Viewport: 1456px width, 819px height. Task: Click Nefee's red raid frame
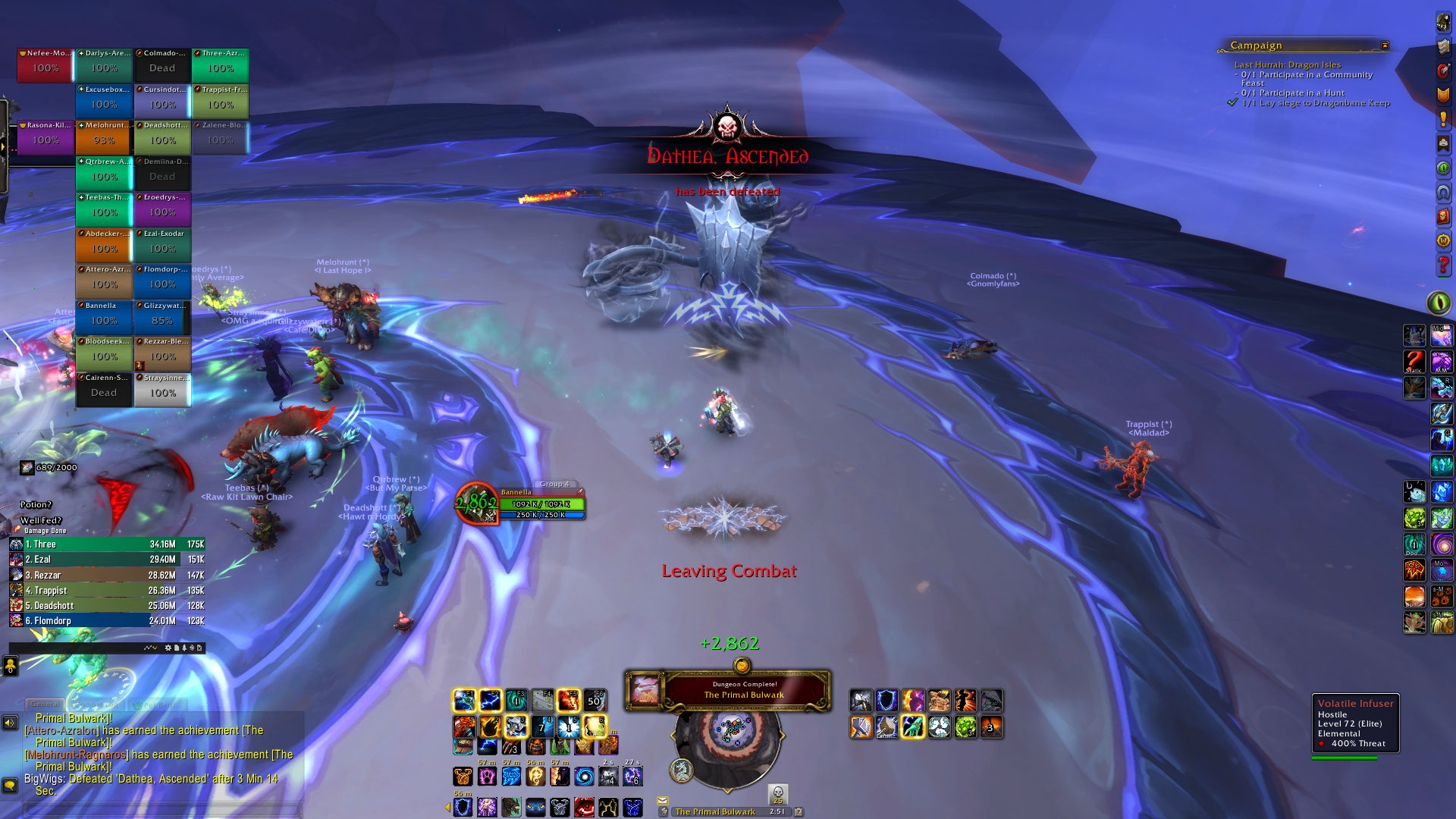(x=45, y=64)
